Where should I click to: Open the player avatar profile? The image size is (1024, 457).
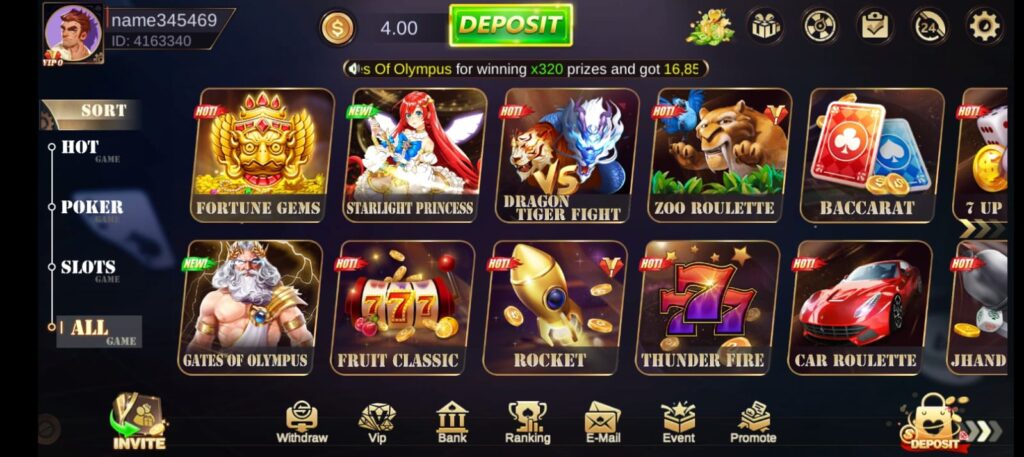pos(72,34)
